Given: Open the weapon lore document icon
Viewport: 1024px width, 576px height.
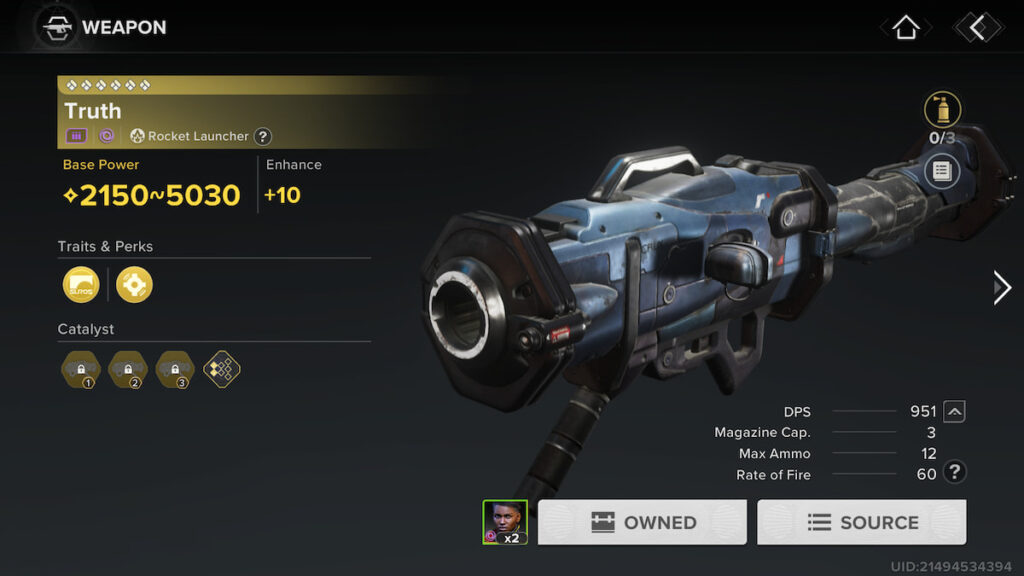Looking at the screenshot, I should (942, 171).
